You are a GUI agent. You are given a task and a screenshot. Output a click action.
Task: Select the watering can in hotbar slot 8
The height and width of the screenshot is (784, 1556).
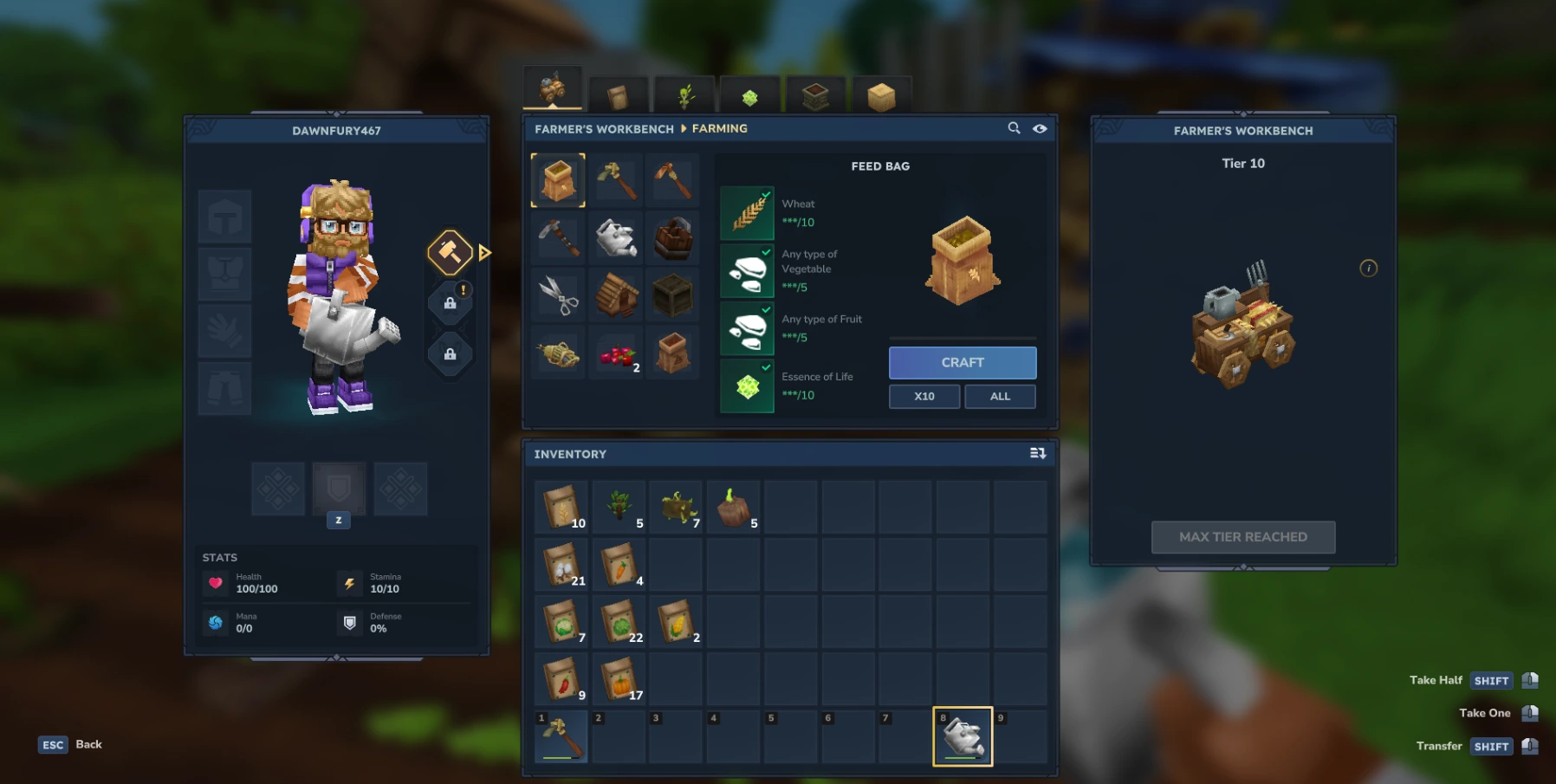click(962, 735)
